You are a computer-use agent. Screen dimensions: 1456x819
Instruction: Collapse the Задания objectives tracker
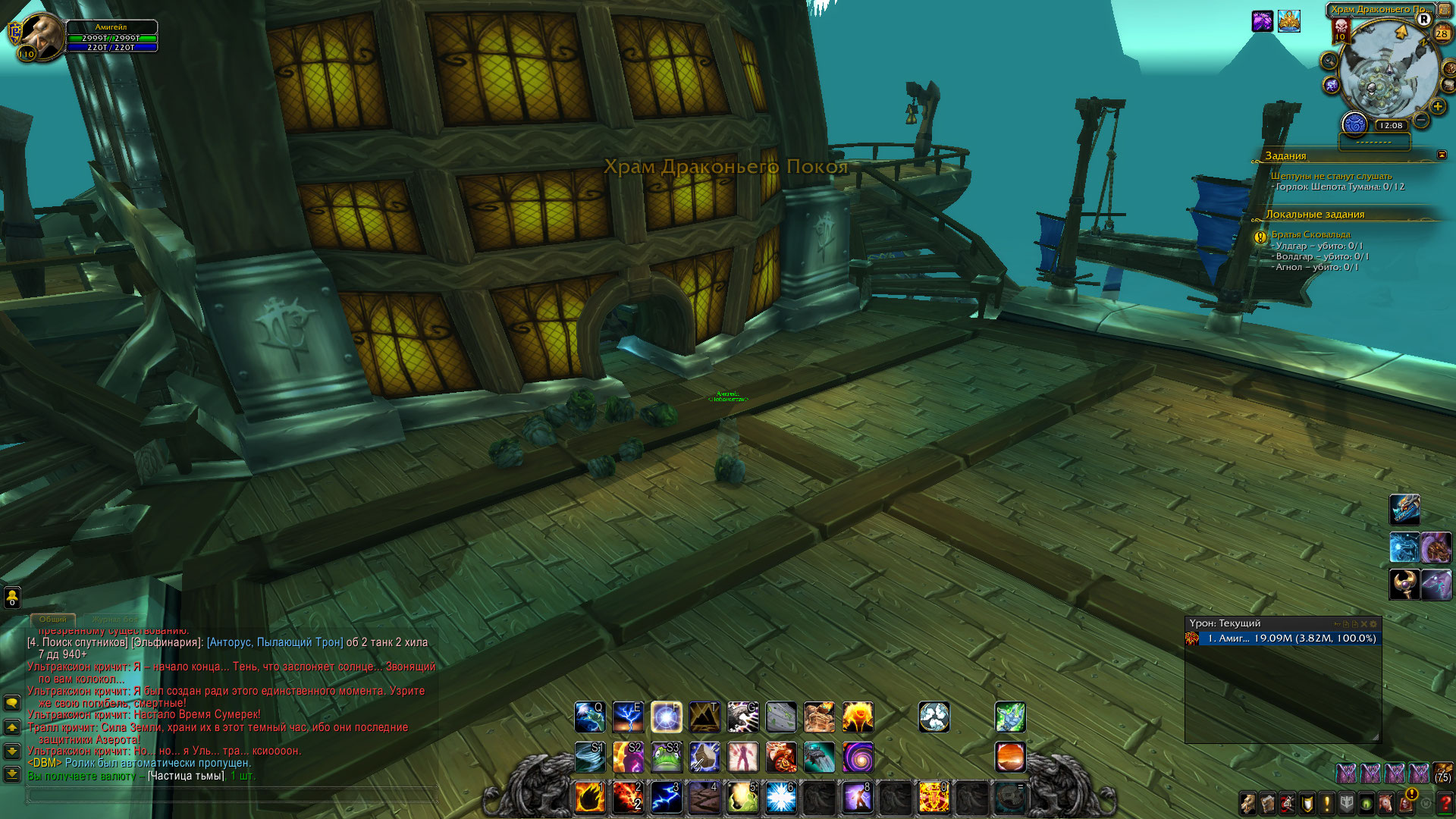tap(1442, 155)
